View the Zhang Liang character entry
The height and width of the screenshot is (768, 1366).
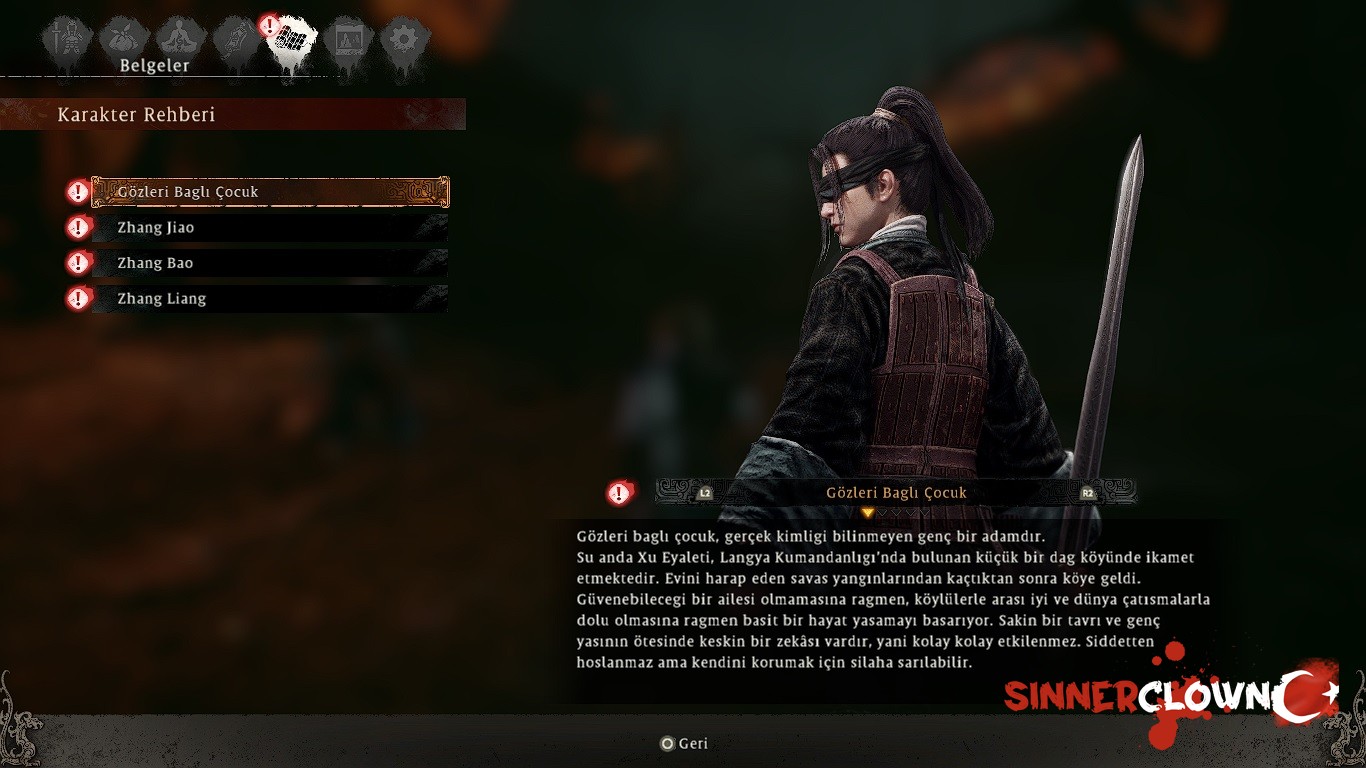tap(270, 298)
